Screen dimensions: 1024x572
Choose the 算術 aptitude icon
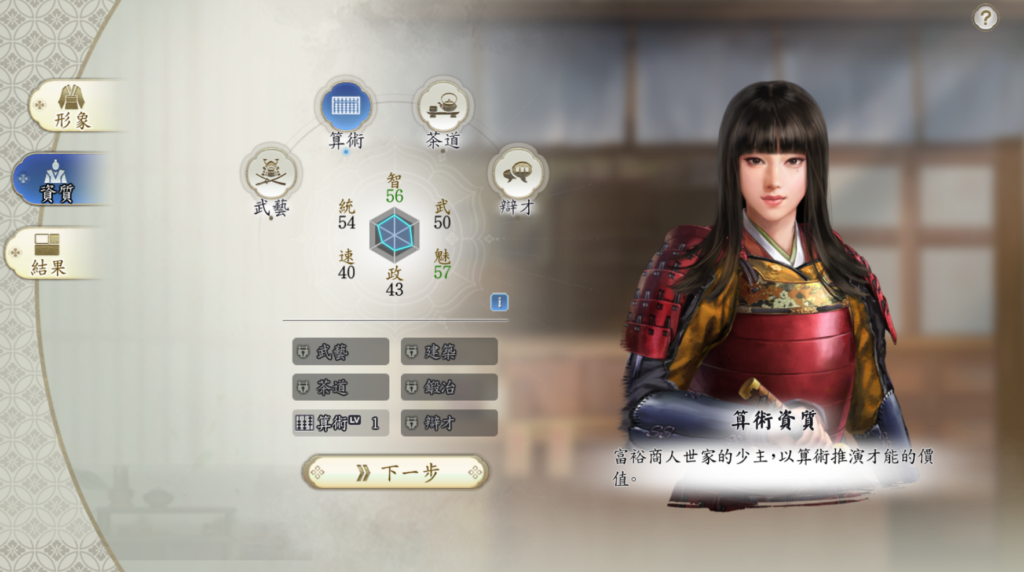[346, 106]
